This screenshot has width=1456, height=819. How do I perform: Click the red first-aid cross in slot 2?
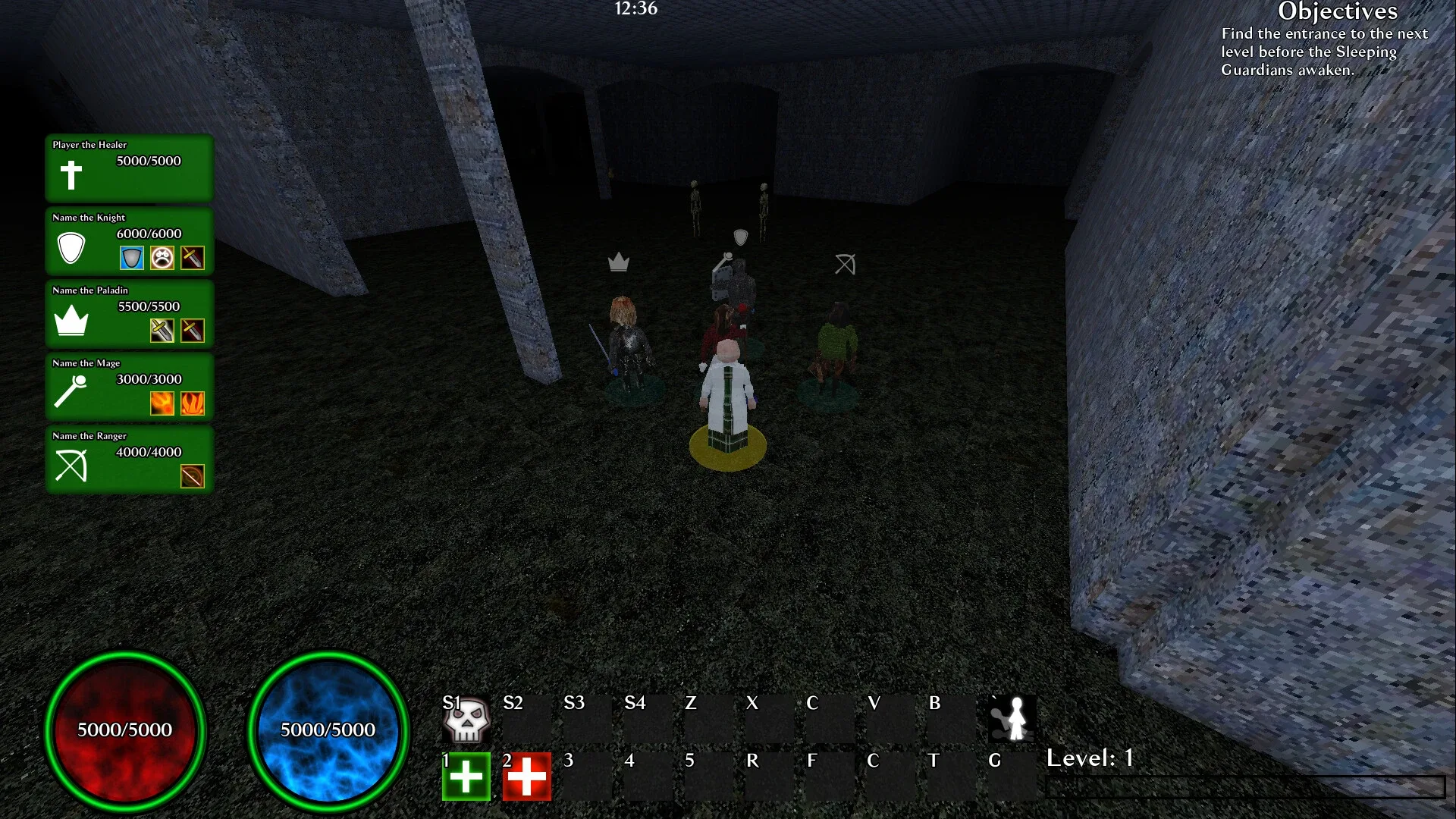pos(526,776)
